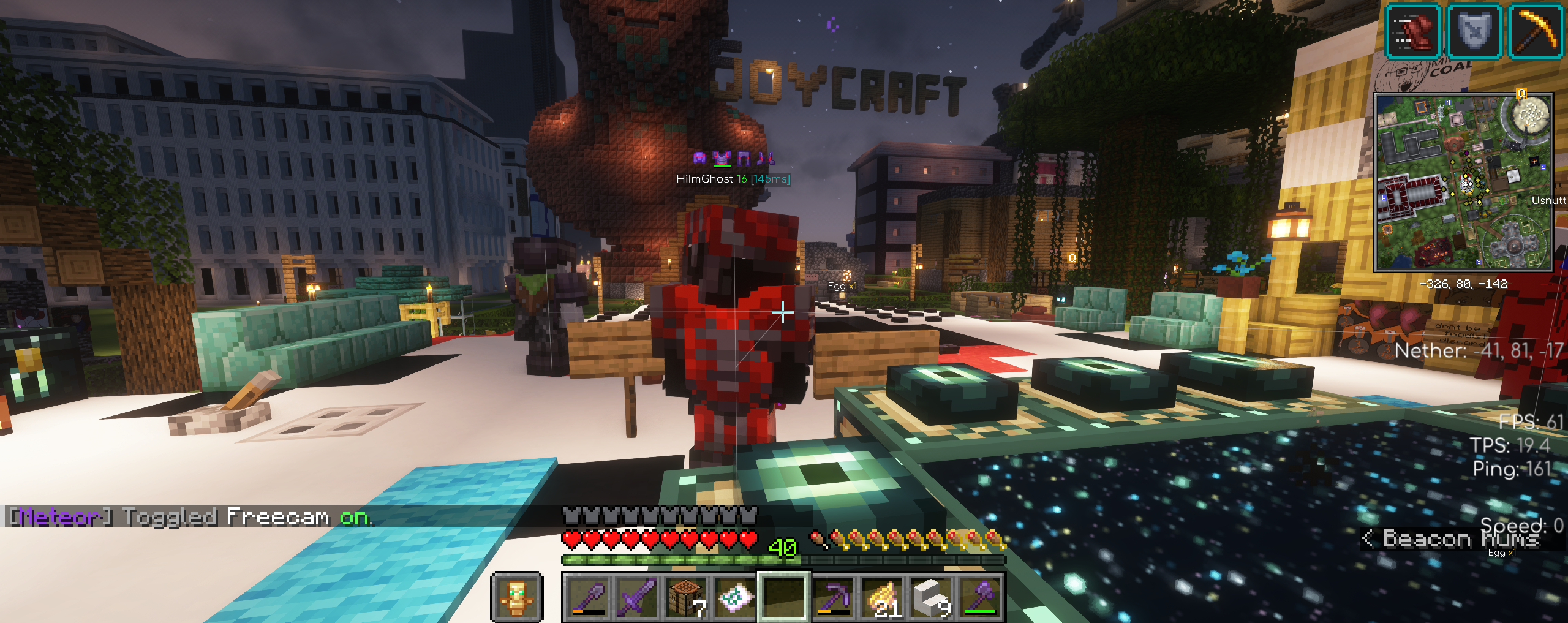This screenshot has width=1568, height=623.
Task: Select the netherite sword hotbar slot
Action: 638,597
